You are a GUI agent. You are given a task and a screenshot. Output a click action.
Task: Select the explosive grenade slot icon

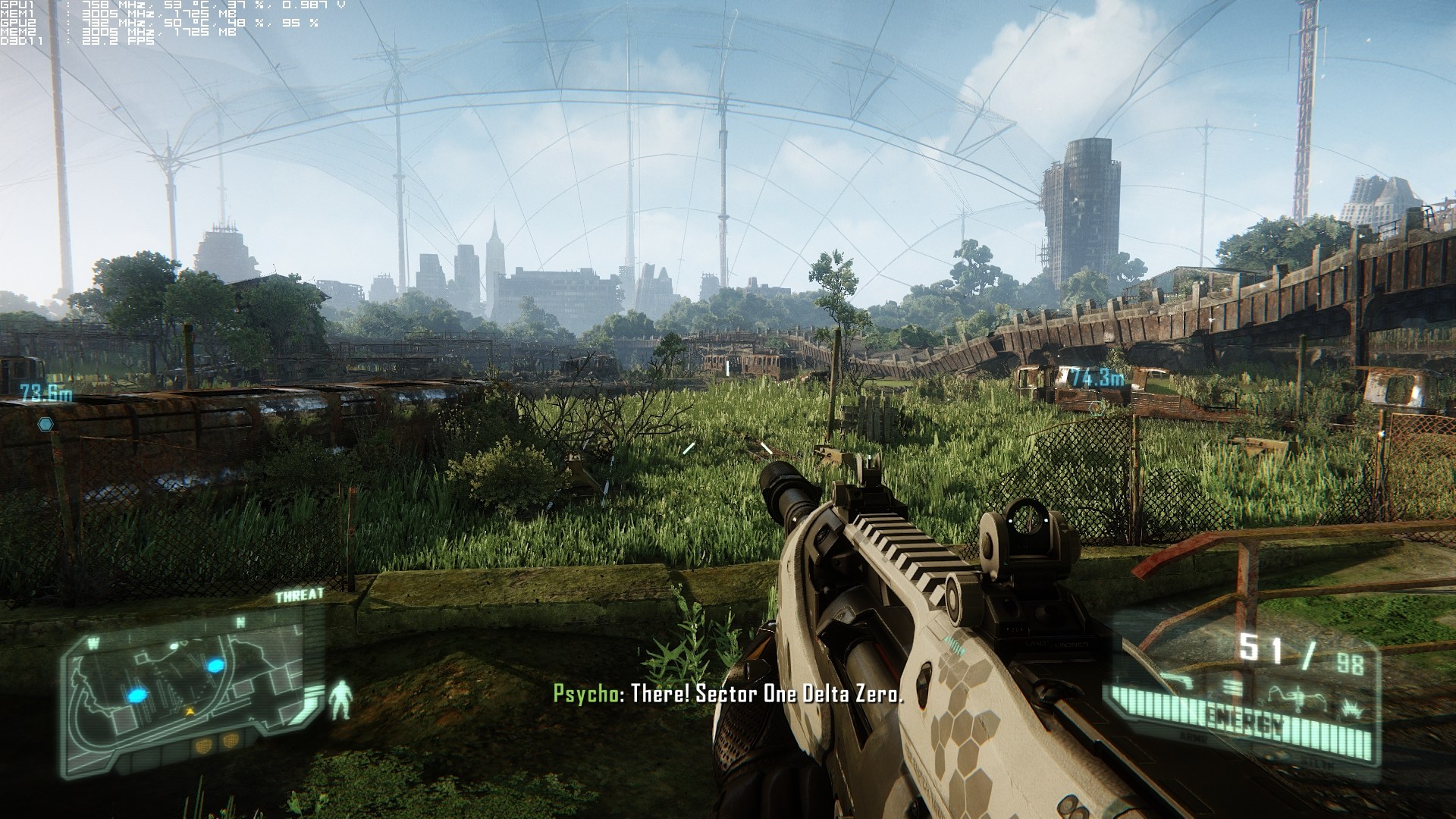(1352, 710)
